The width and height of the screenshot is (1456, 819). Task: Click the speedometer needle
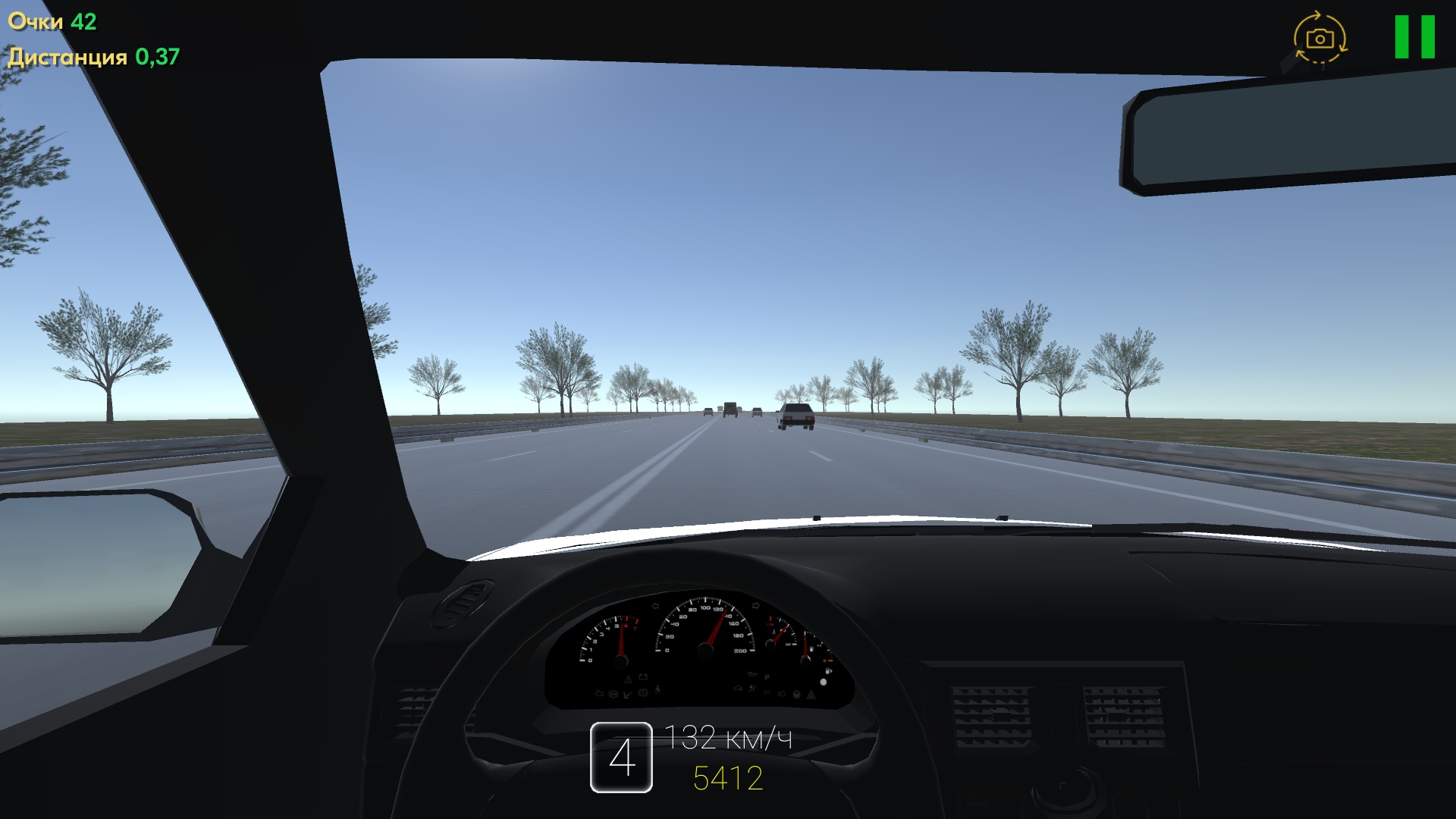[716, 626]
